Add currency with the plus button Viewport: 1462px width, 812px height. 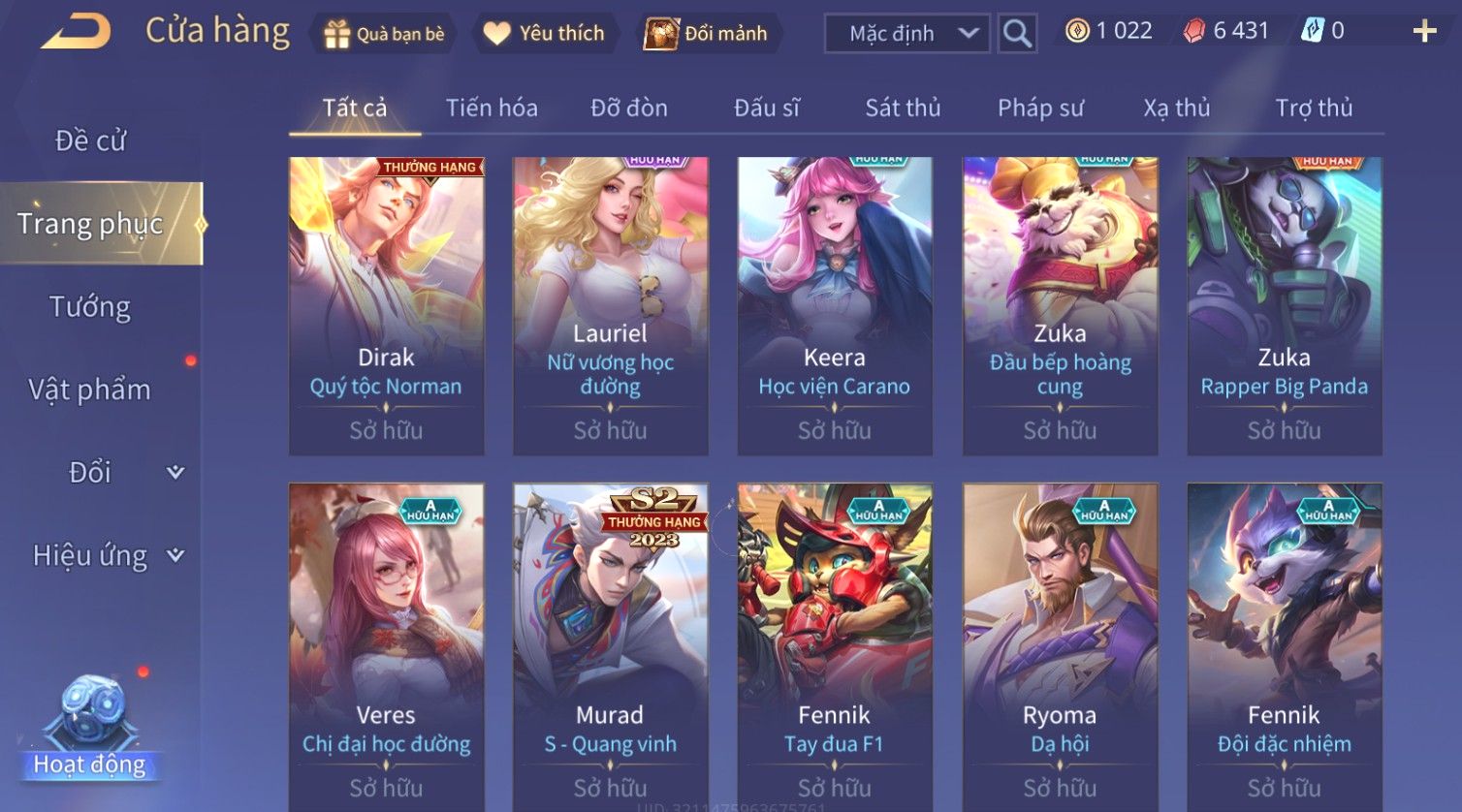[1424, 32]
